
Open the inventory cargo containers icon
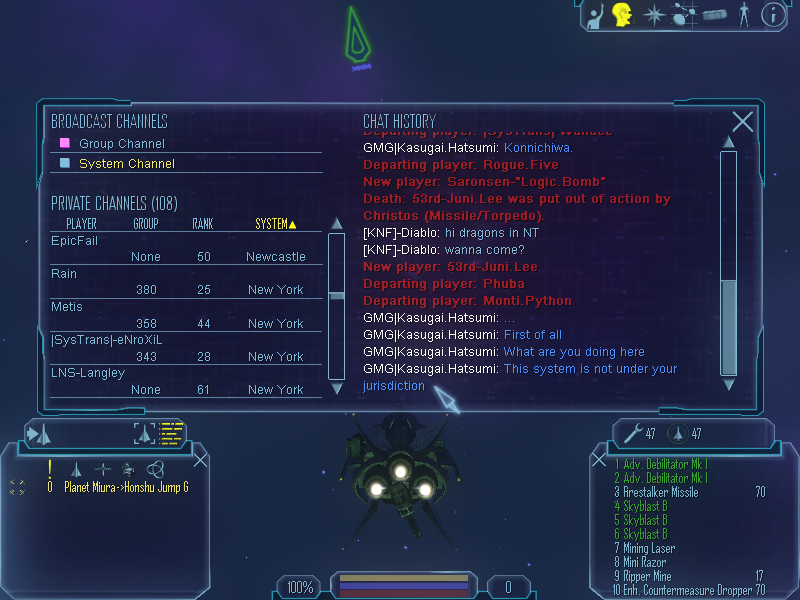click(714, 15)
